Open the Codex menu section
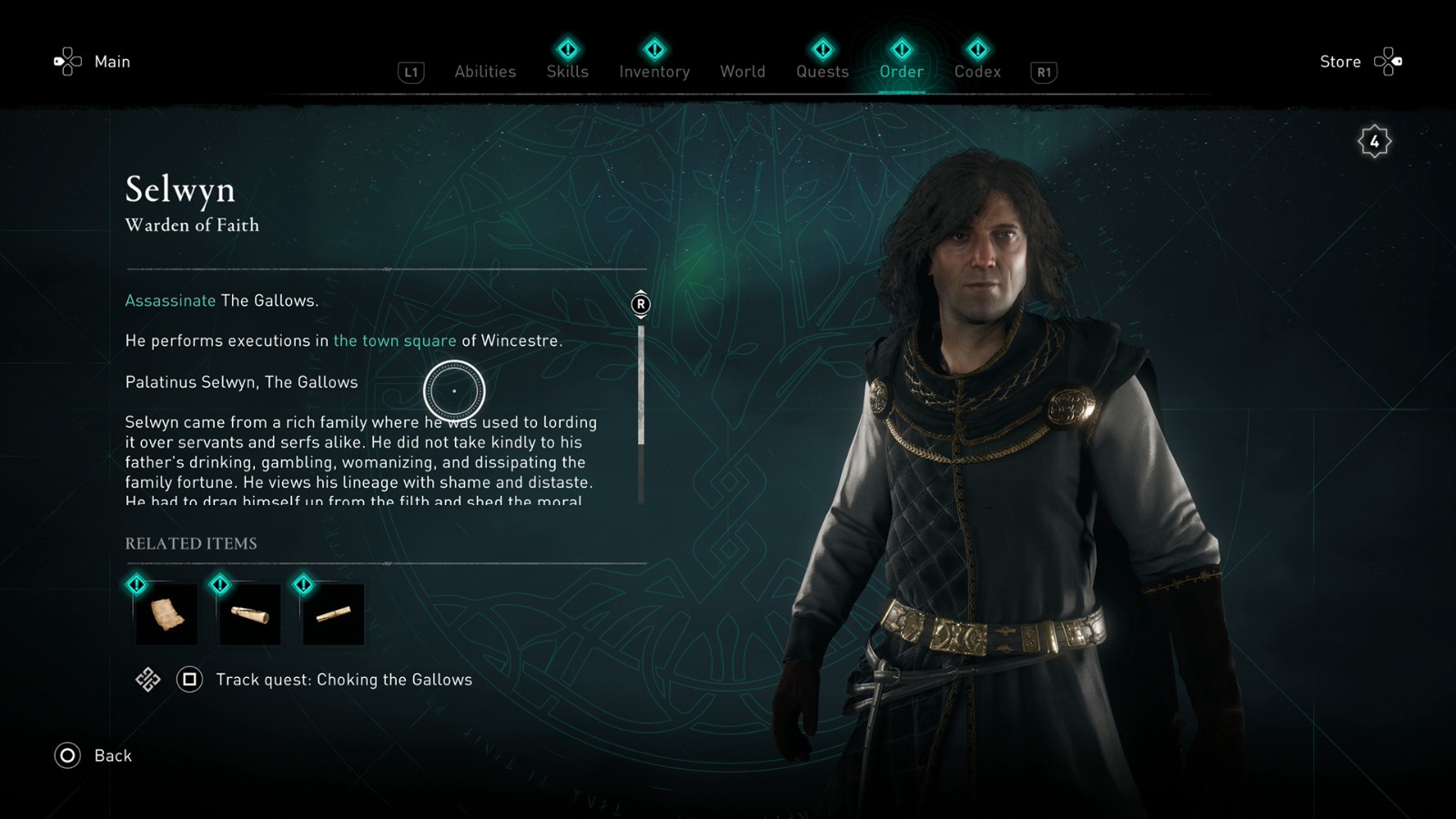The height and width of the screenshot is (819, 1456). pyautogui.click(x=977, y=71)
